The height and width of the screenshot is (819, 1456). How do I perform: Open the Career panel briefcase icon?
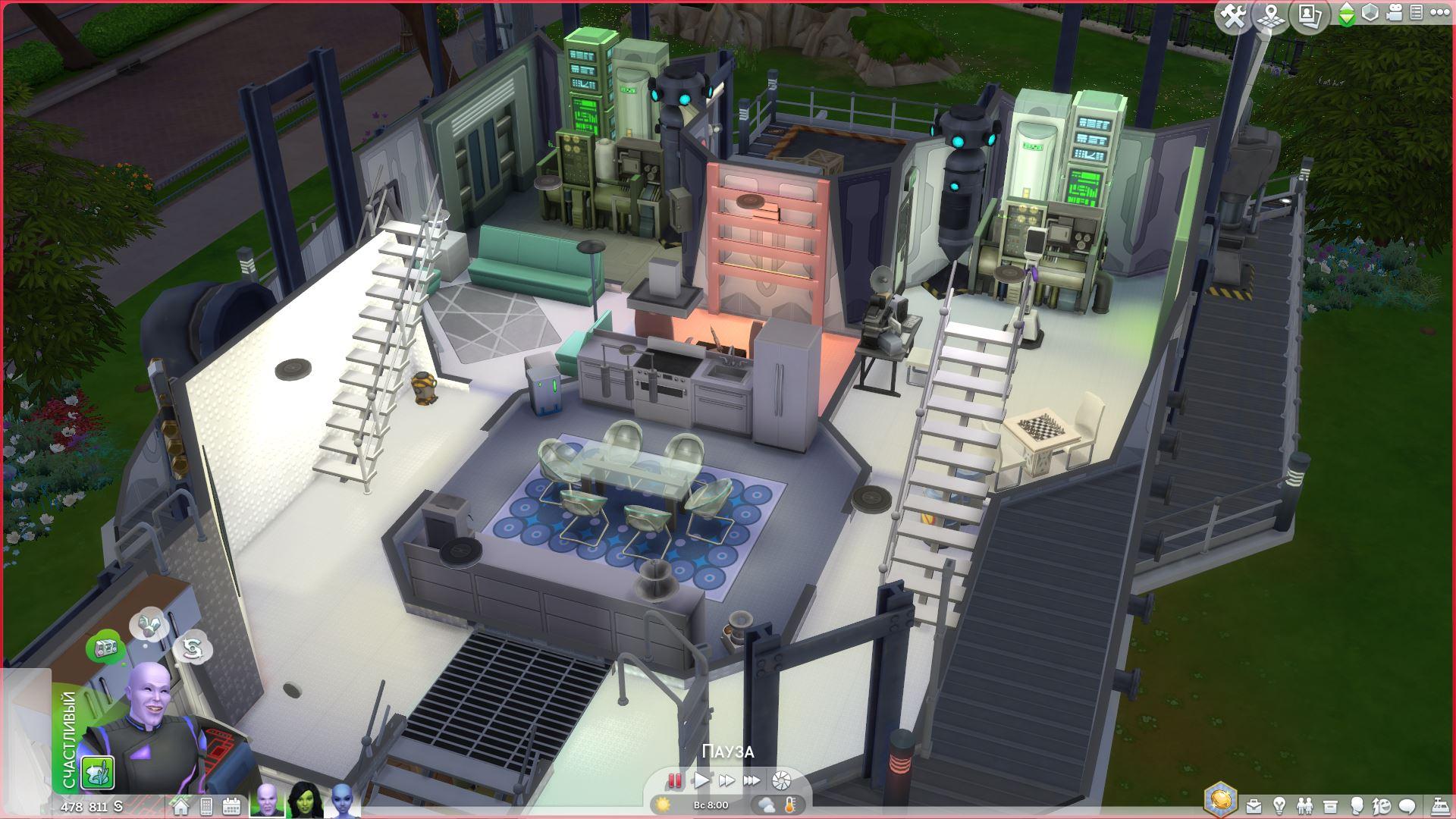pos(1254,806)
